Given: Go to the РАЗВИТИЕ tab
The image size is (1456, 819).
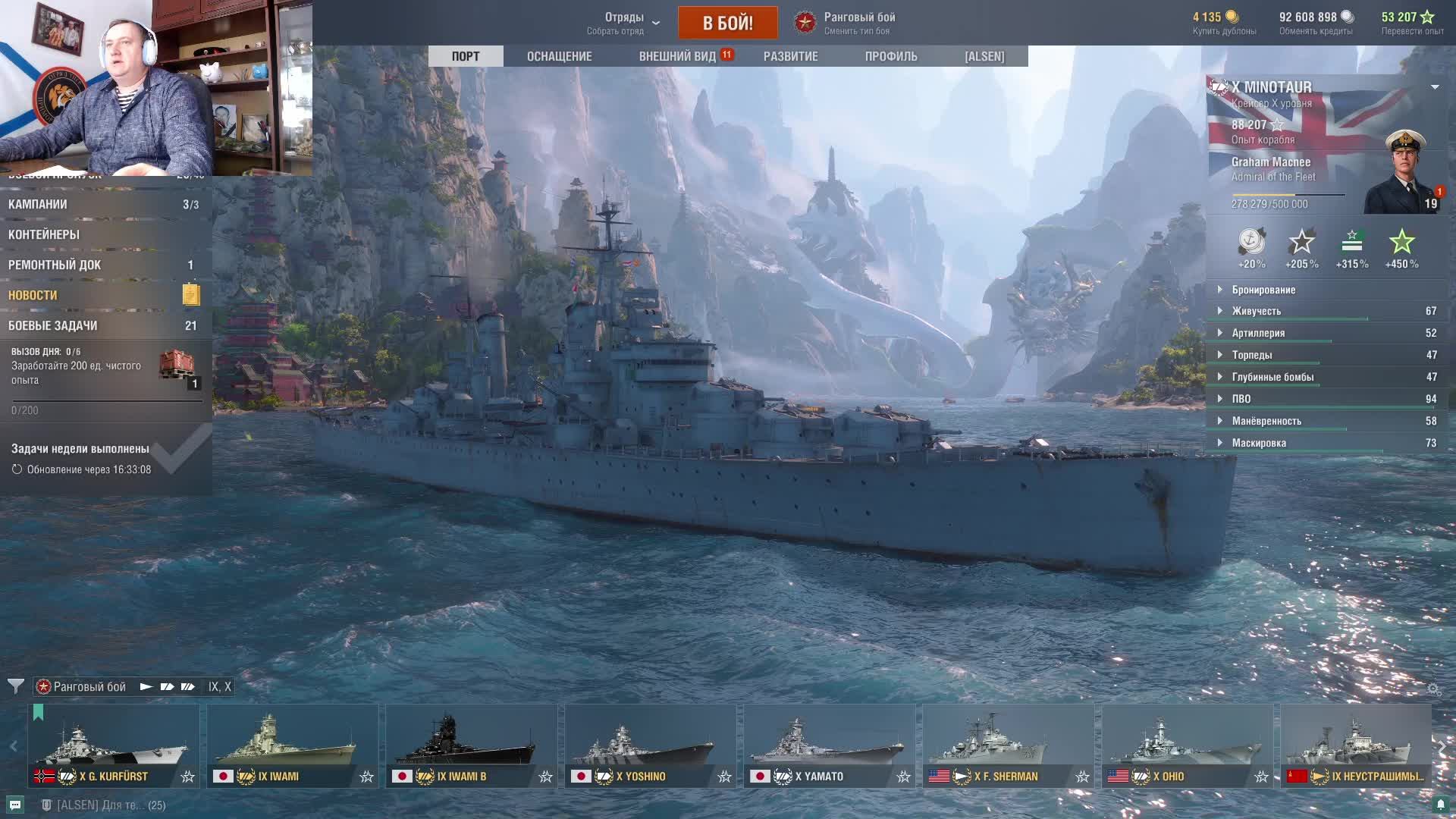Looking at the screenshot, I should (790, 56).
